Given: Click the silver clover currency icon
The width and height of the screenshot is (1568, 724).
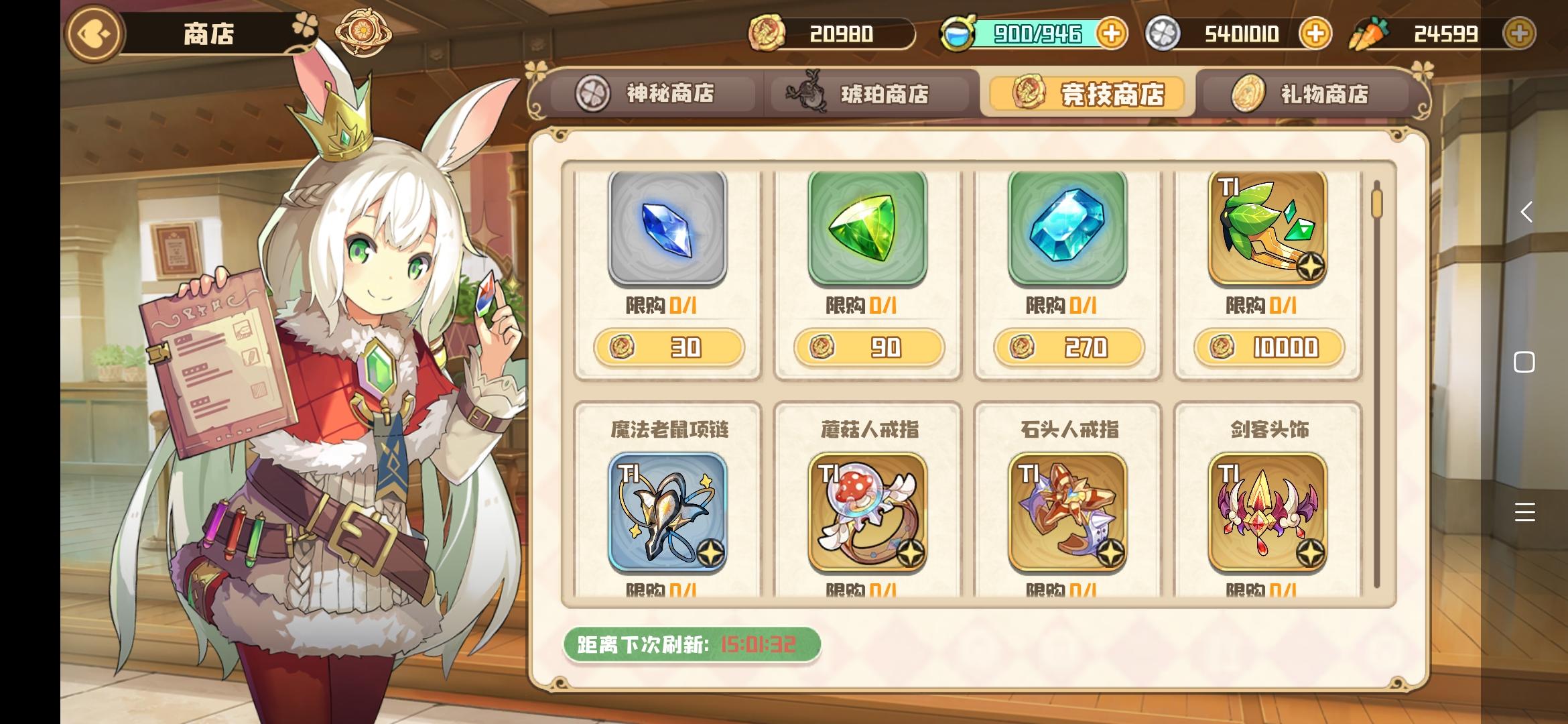Looking at the screenshot, I should 1165,32.
